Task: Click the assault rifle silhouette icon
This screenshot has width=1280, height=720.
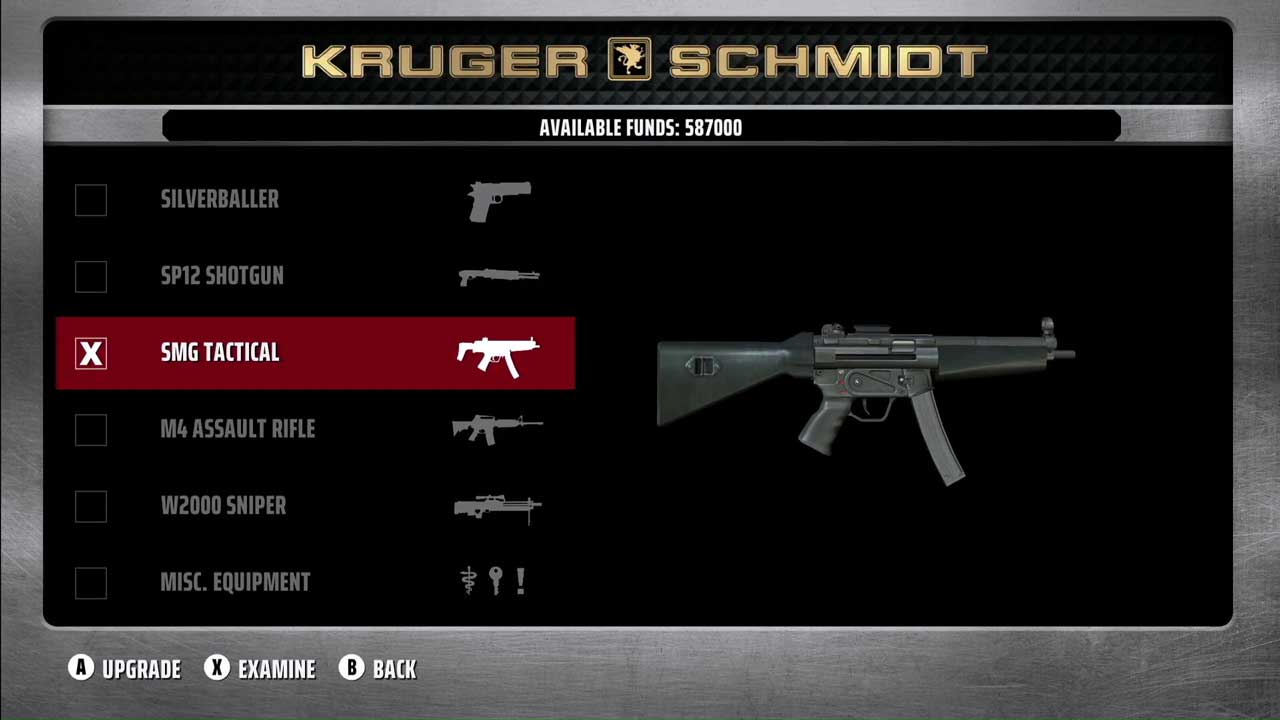Action: tap(497, 429)
